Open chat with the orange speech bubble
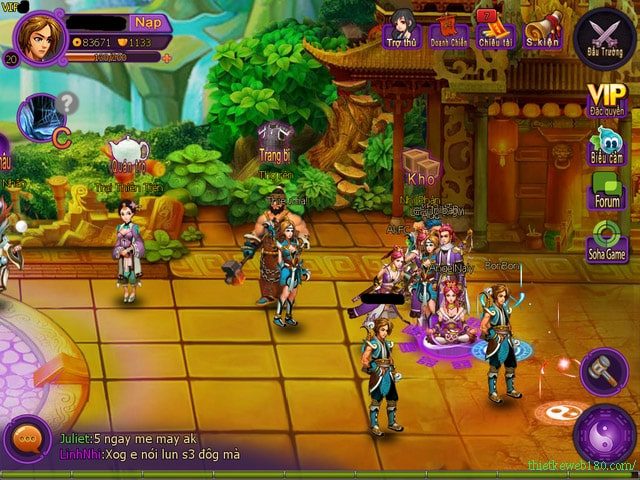 point(27,441)
